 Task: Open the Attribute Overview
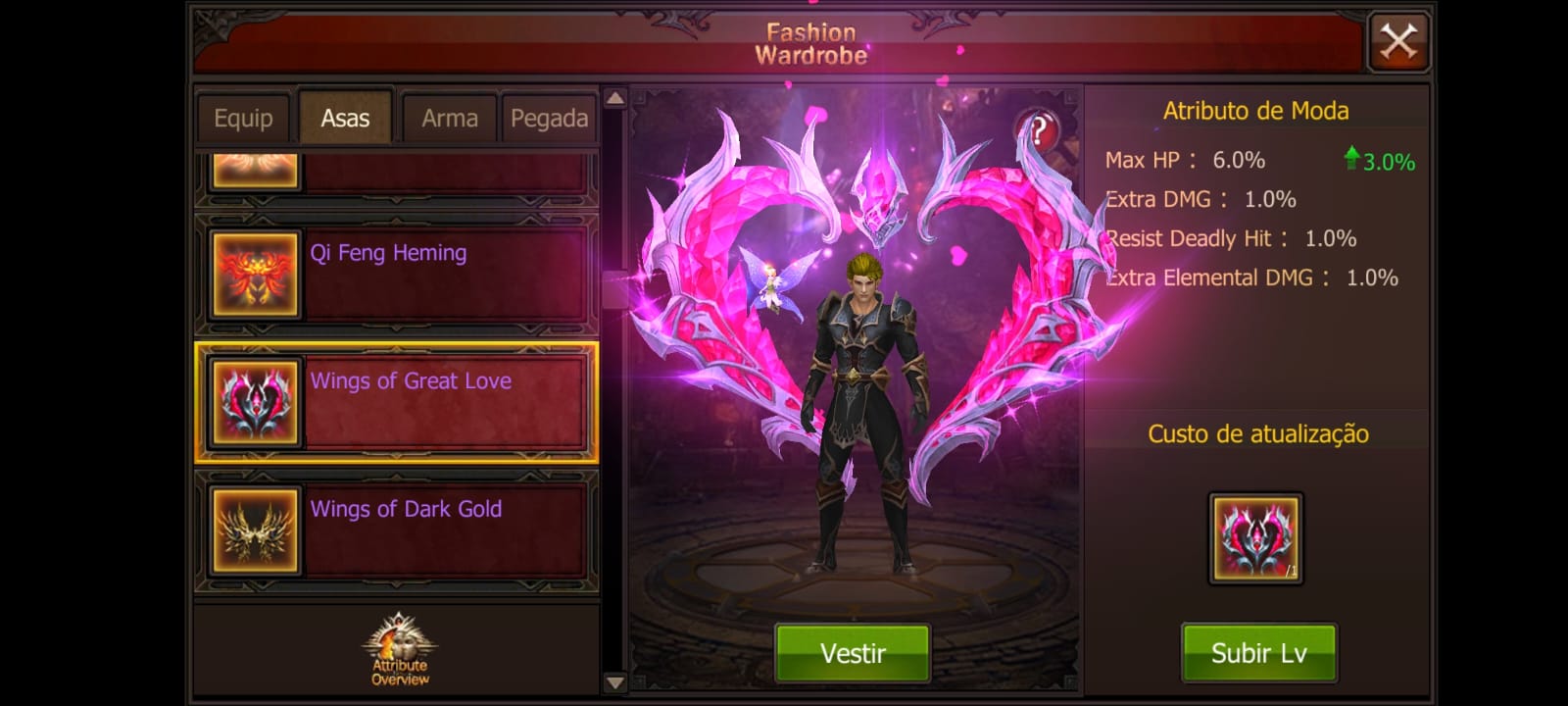click(x=400, y=650)
